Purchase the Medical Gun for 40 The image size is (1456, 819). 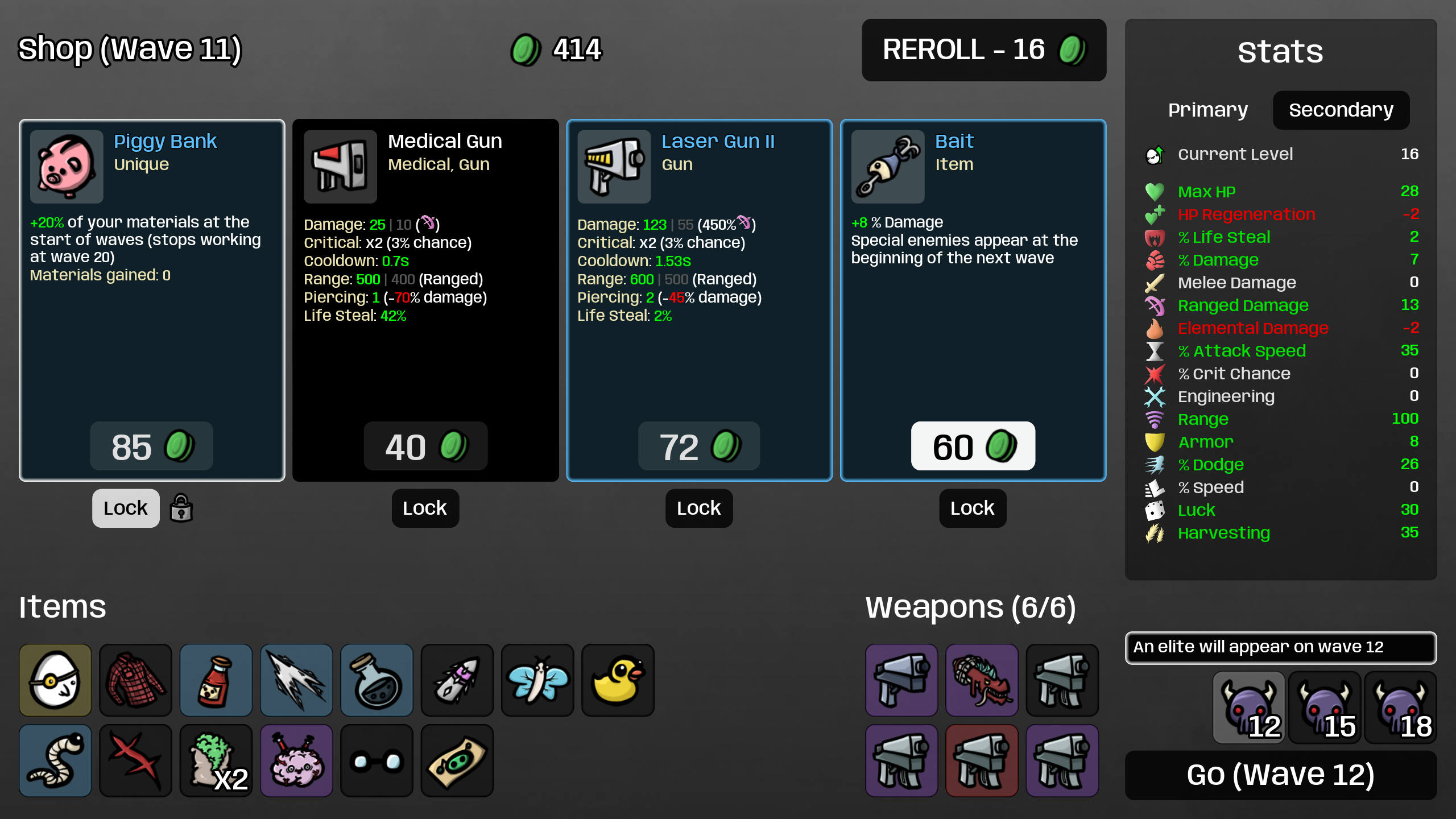tap(425, 446)
